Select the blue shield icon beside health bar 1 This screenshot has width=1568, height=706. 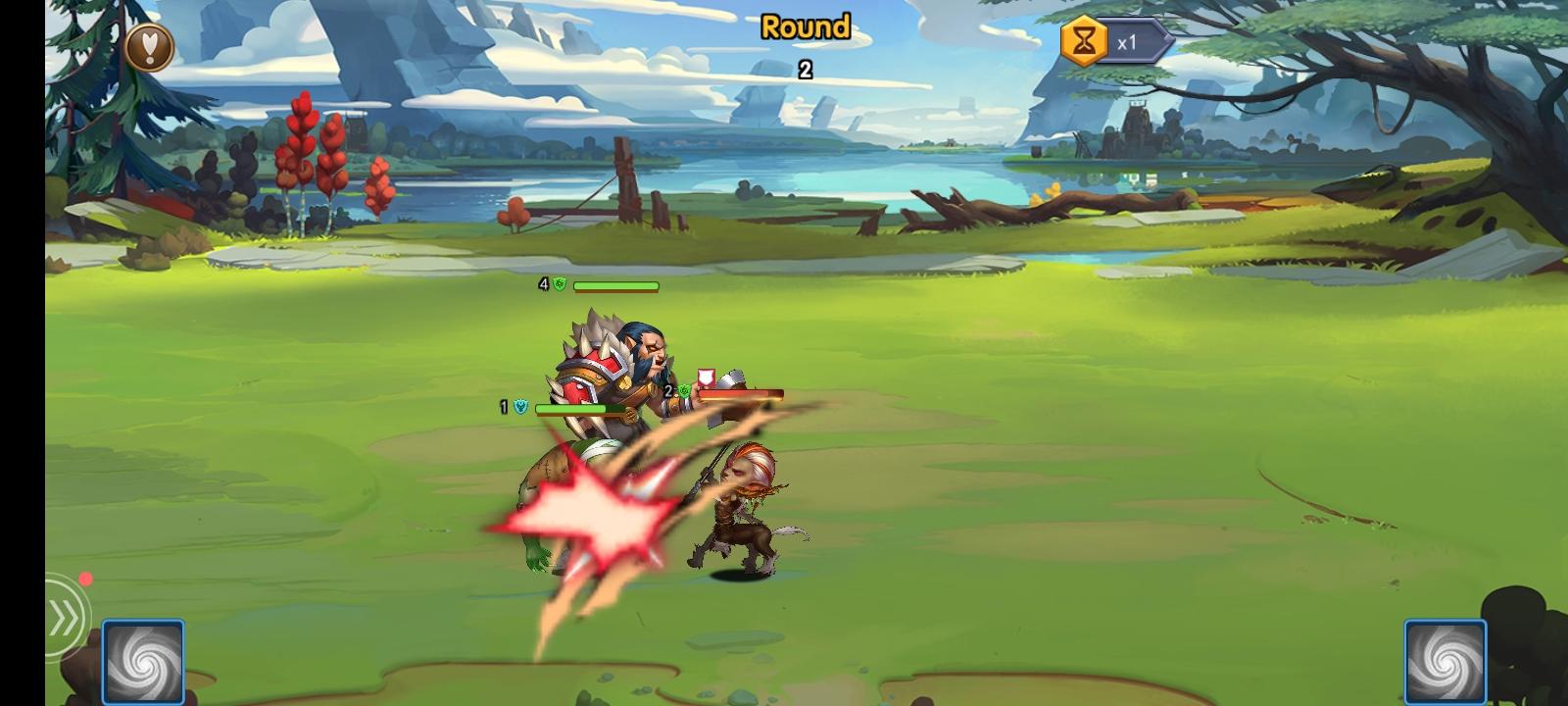[518, 405]
